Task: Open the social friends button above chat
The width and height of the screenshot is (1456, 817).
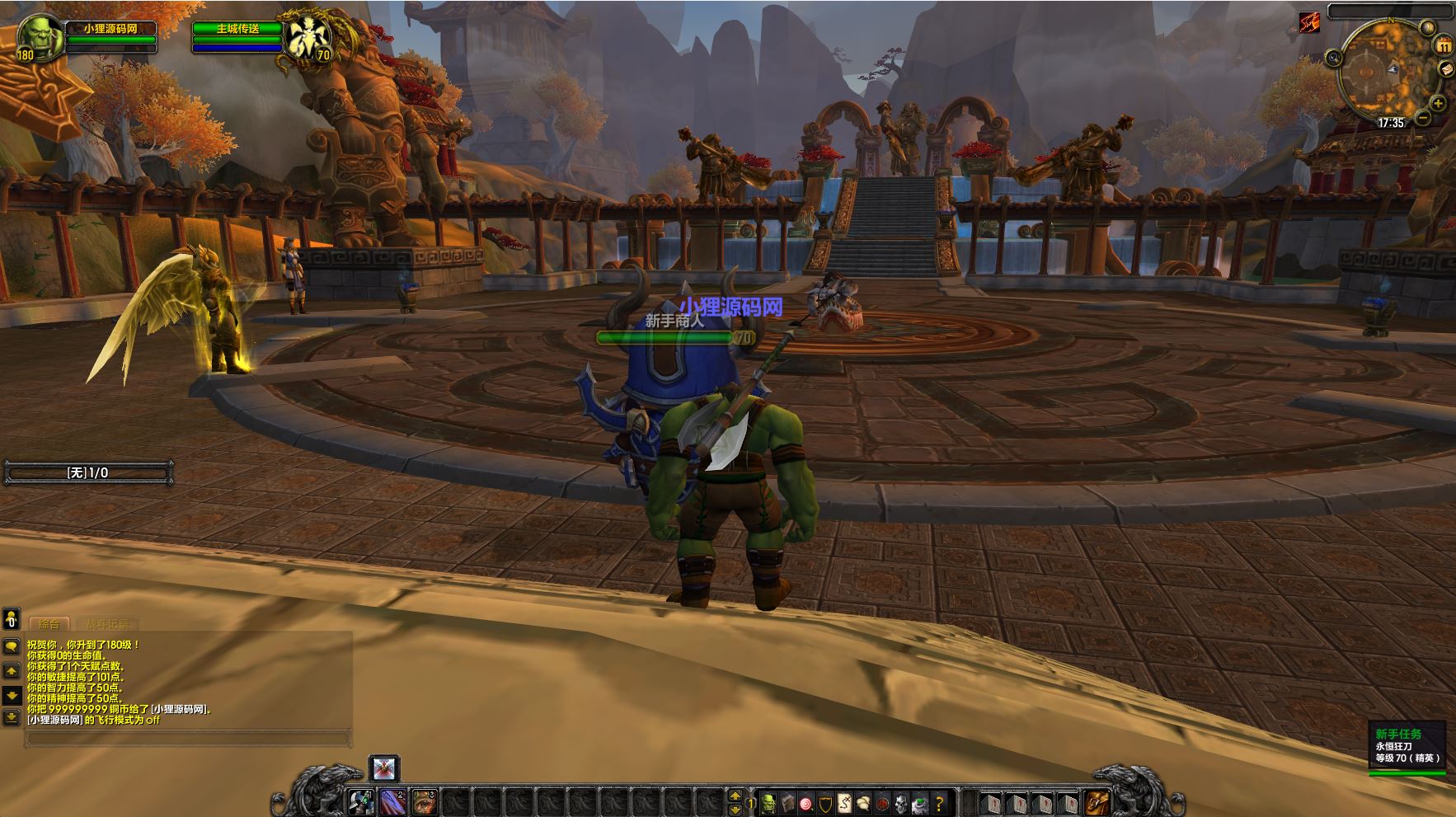Action: coord(12,618)
